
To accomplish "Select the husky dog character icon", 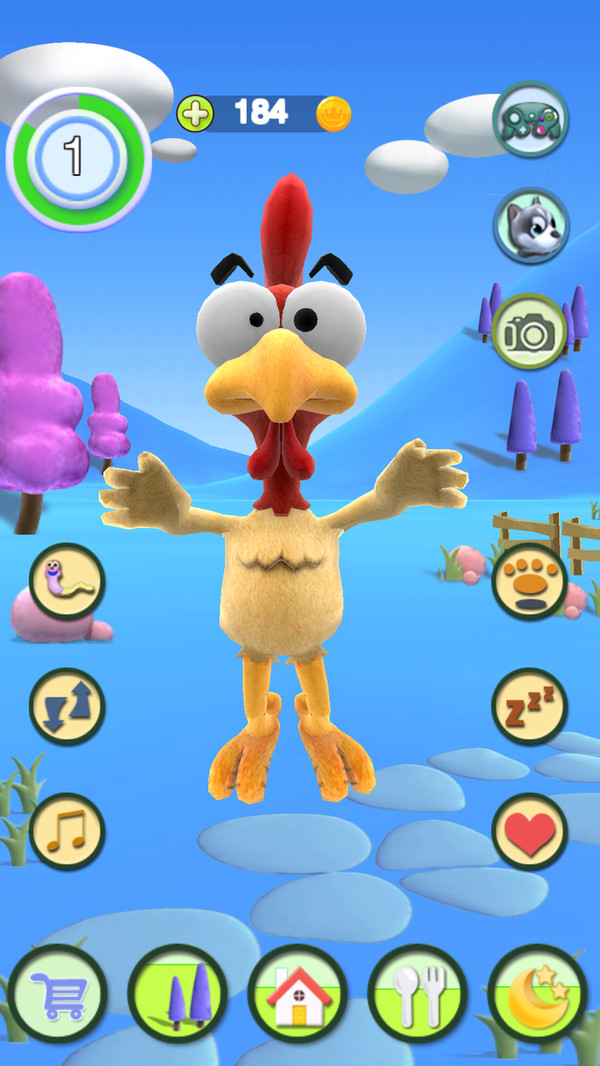I will tap(531, 225).
